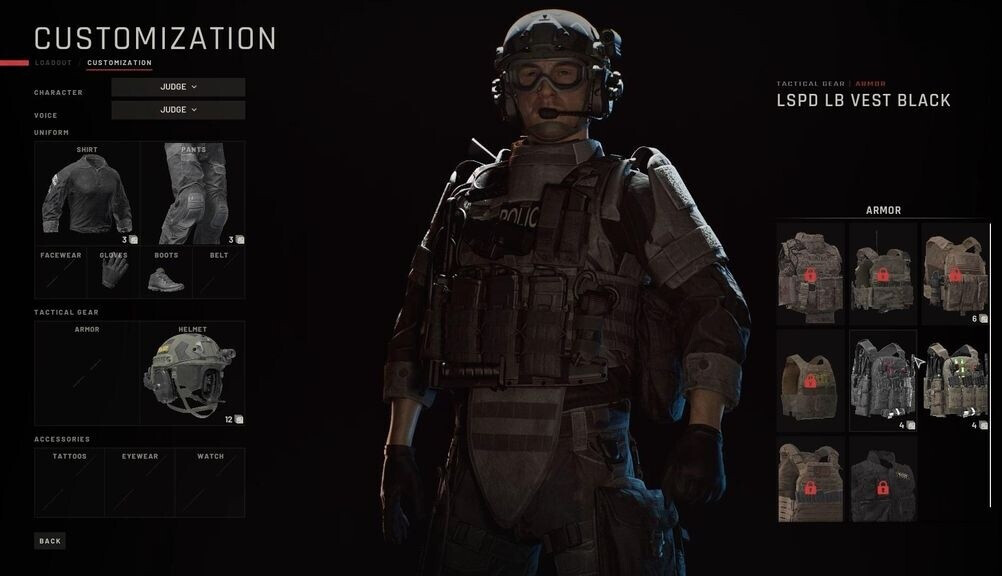Image resolution: width=1002 pixels, height=576 pixels.
Task: Open the Tattoos accessory slot
Action: point(69,482)
